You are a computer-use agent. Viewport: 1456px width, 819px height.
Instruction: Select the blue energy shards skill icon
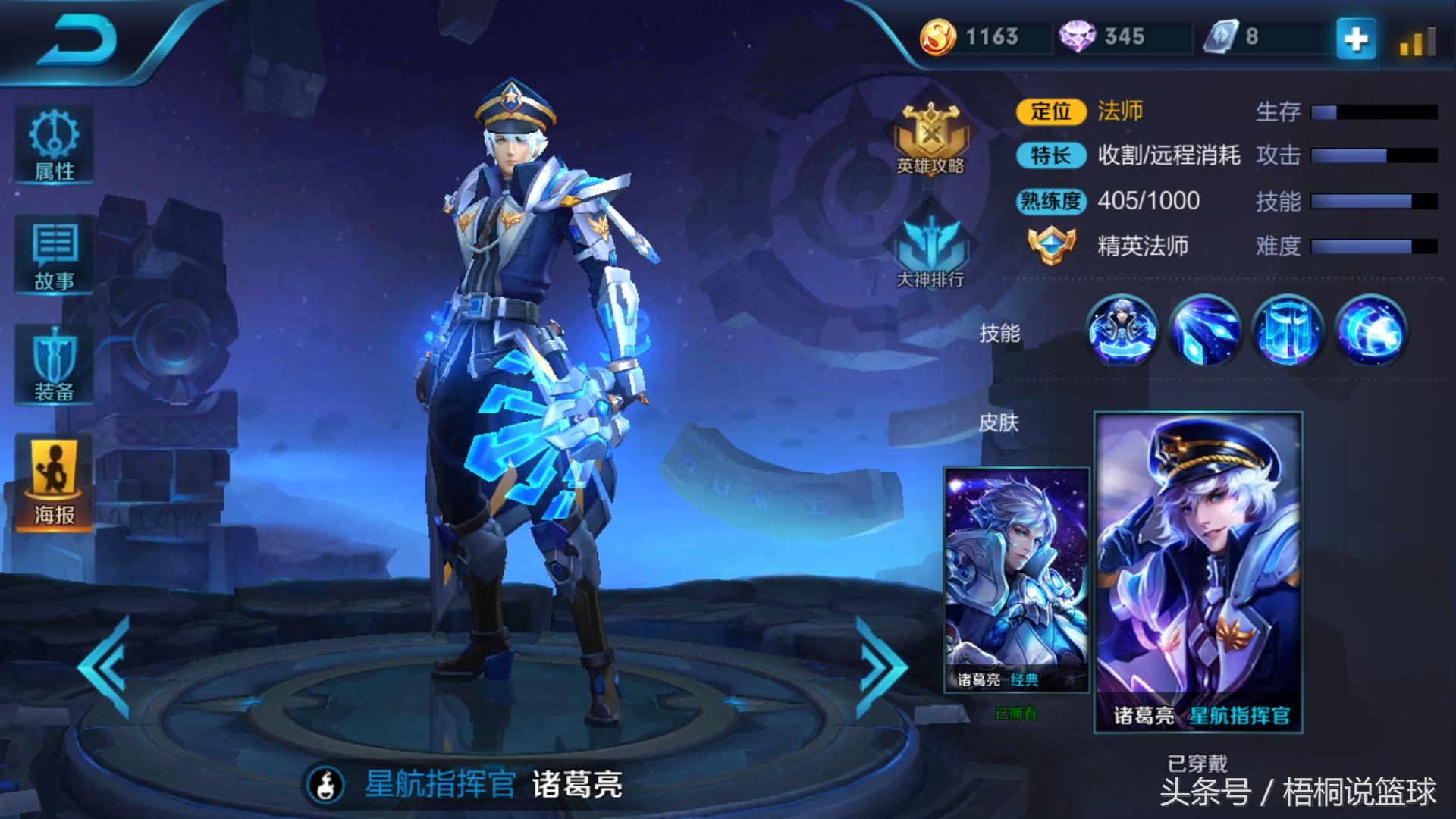coord(1205,331)
